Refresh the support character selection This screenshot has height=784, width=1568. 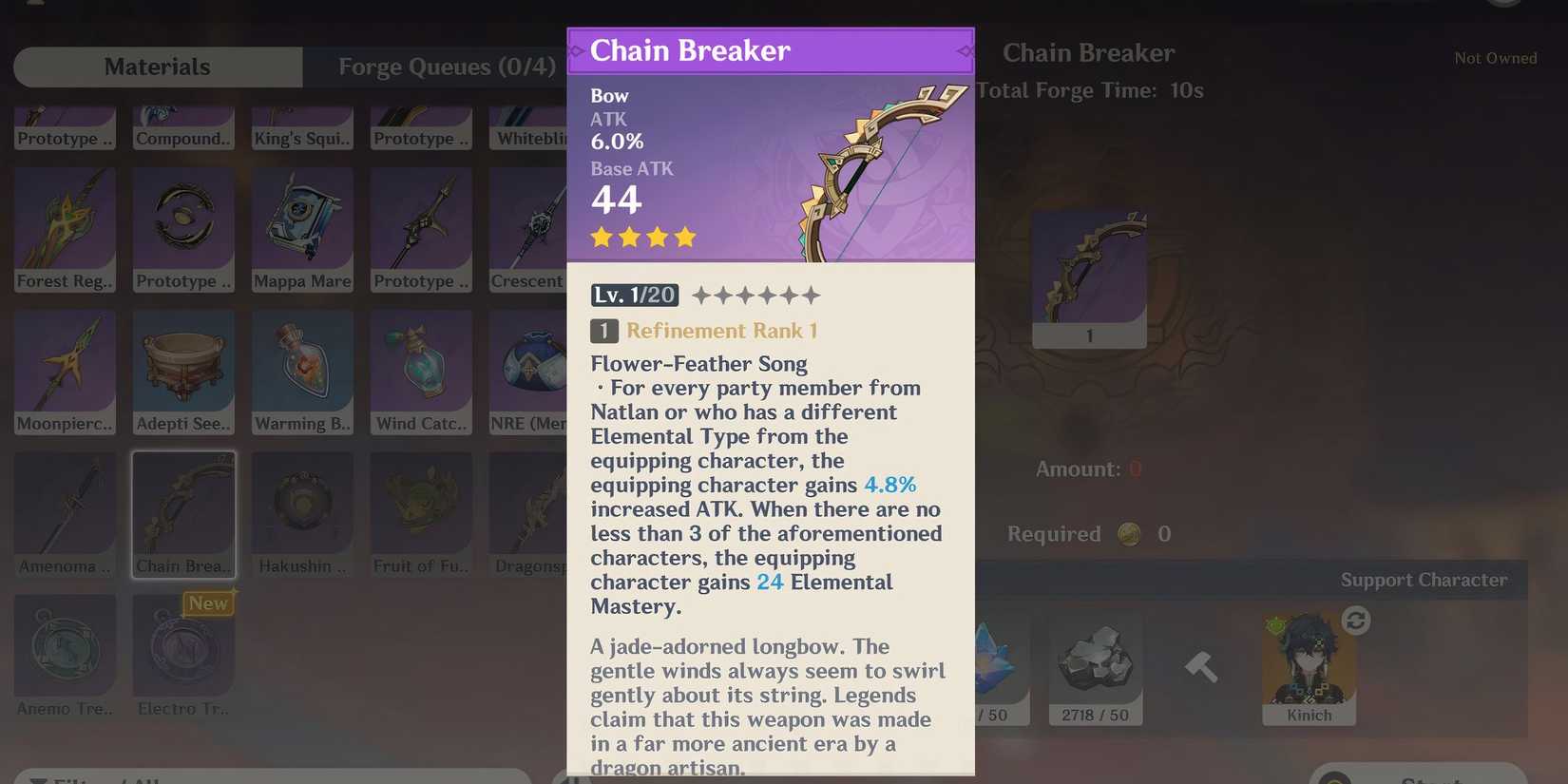click(x=1357, y=620)
